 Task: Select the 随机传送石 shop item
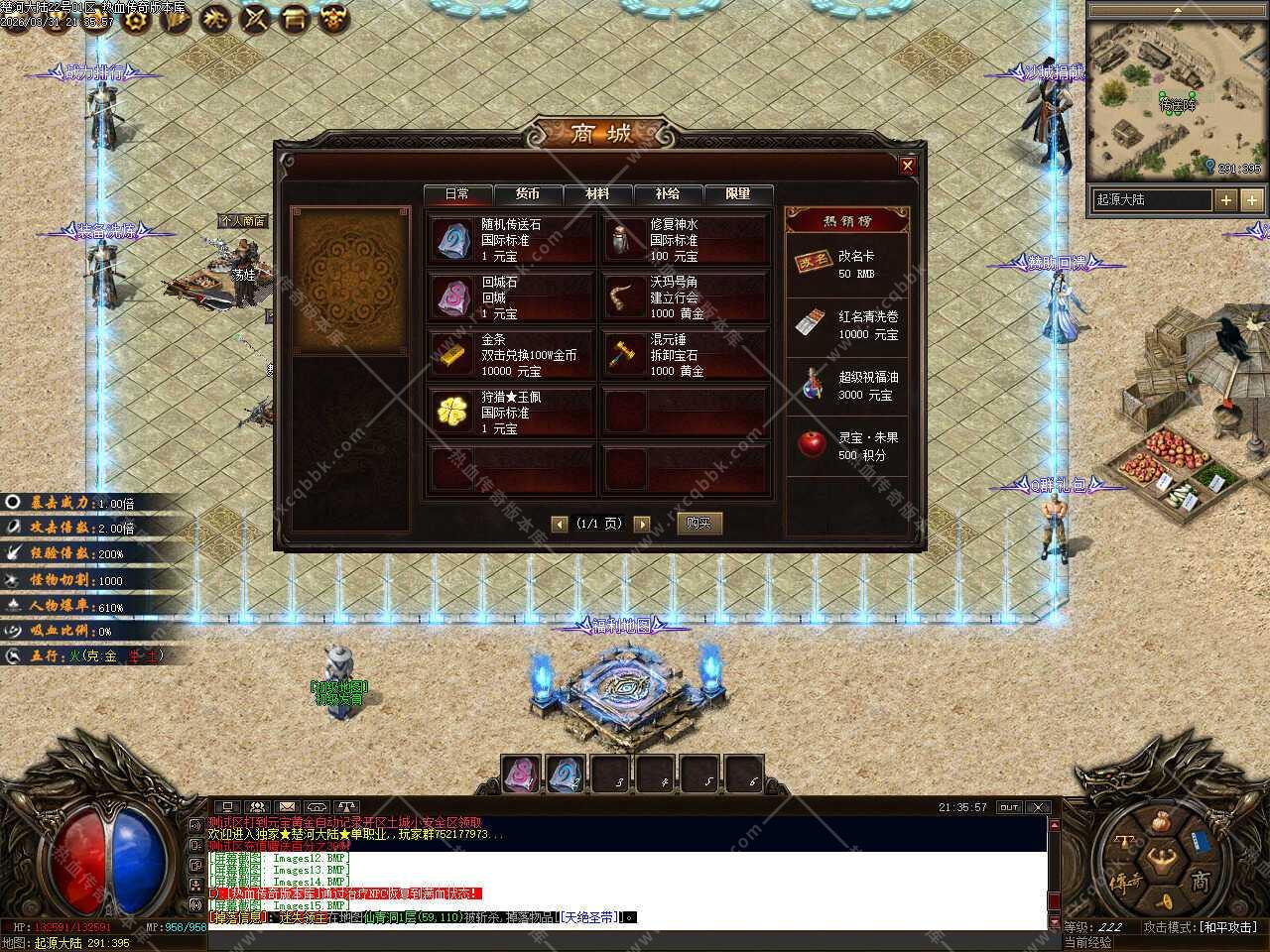pyautogui.click(x=511, y=240)
